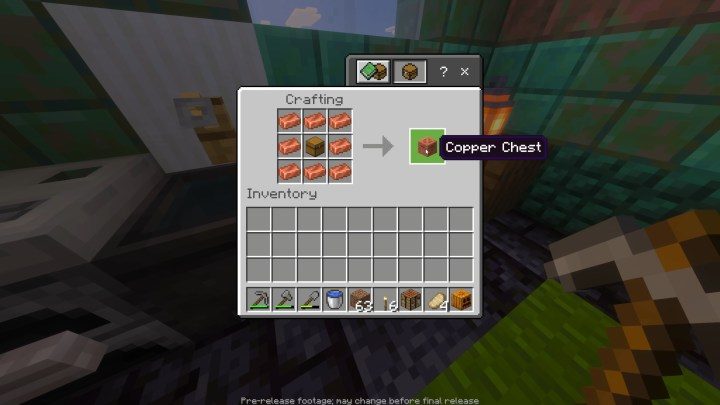Select the stack of 6 torches
Image resolution: width=720 pixels, height=405 pixels.
click(385, 298)
